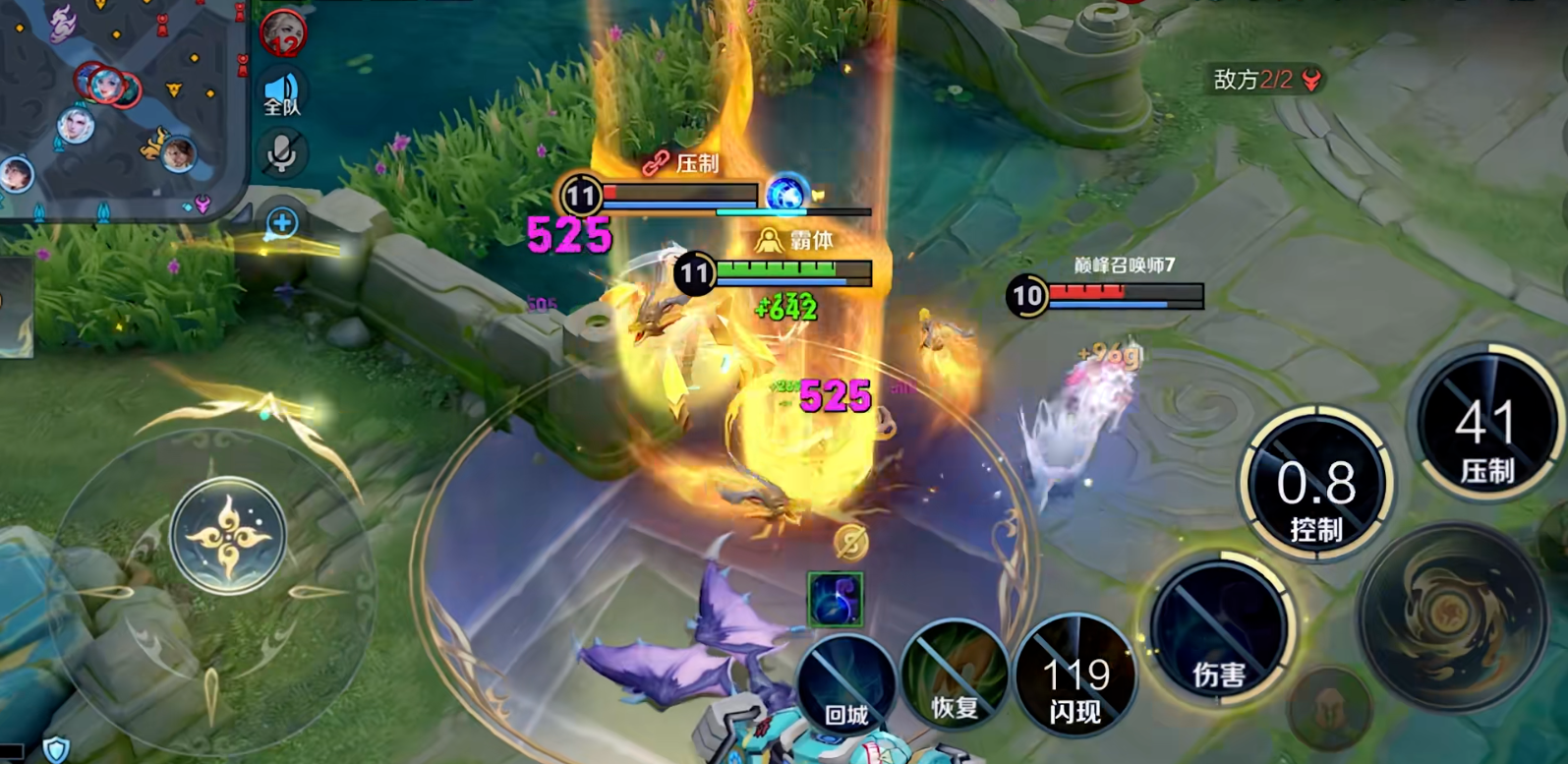Tap the small helmet target button
1568x764 pixels.
[x=1329, y=708]
